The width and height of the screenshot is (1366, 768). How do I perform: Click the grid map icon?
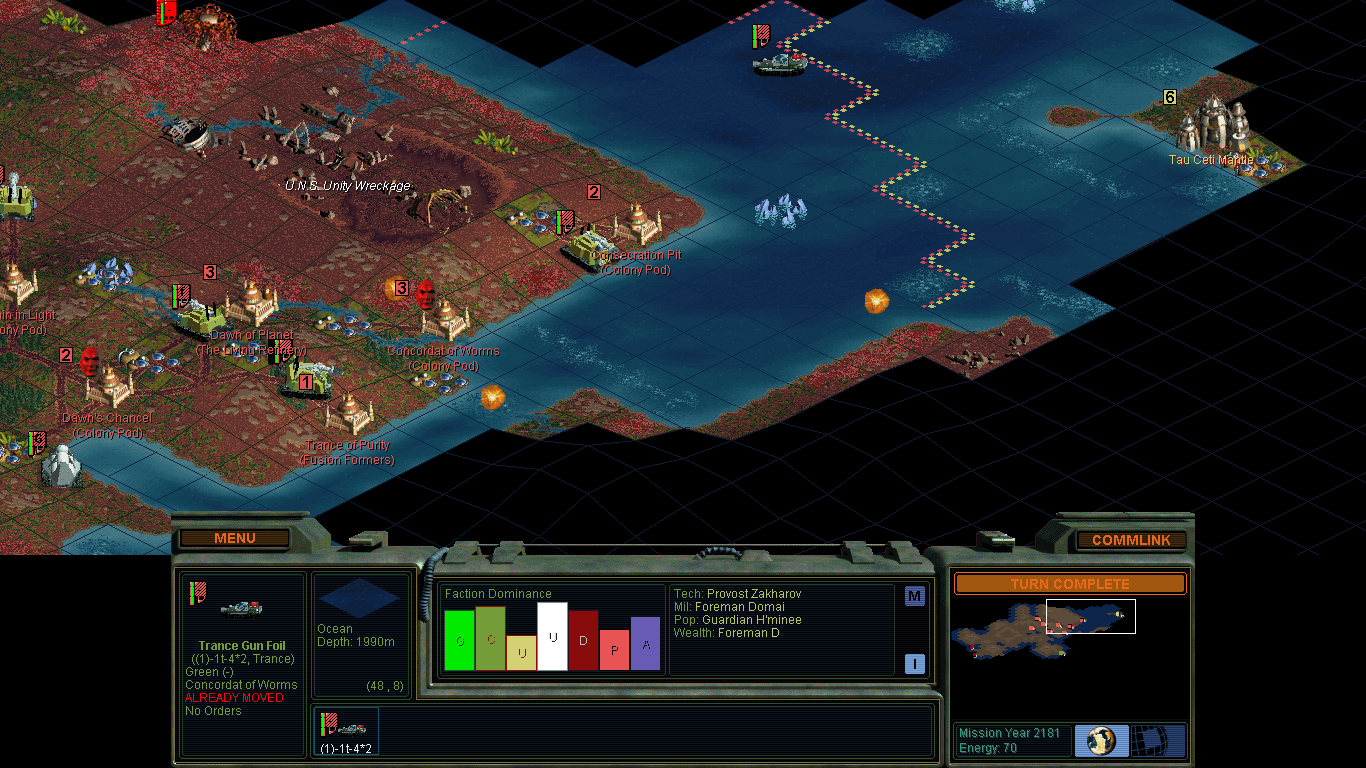tap(1158, 741)
